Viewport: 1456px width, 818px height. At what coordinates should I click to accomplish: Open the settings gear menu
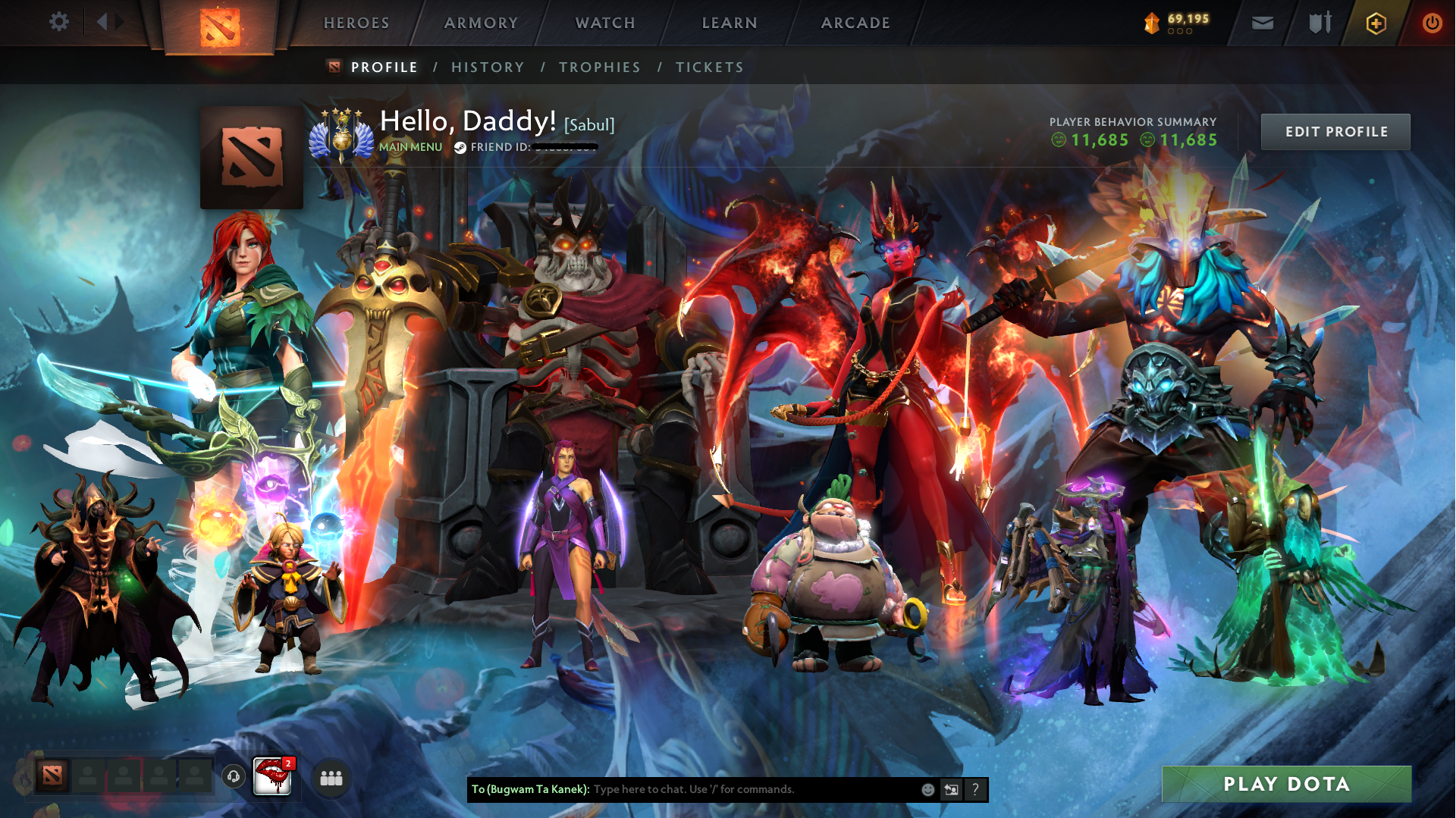58,22
